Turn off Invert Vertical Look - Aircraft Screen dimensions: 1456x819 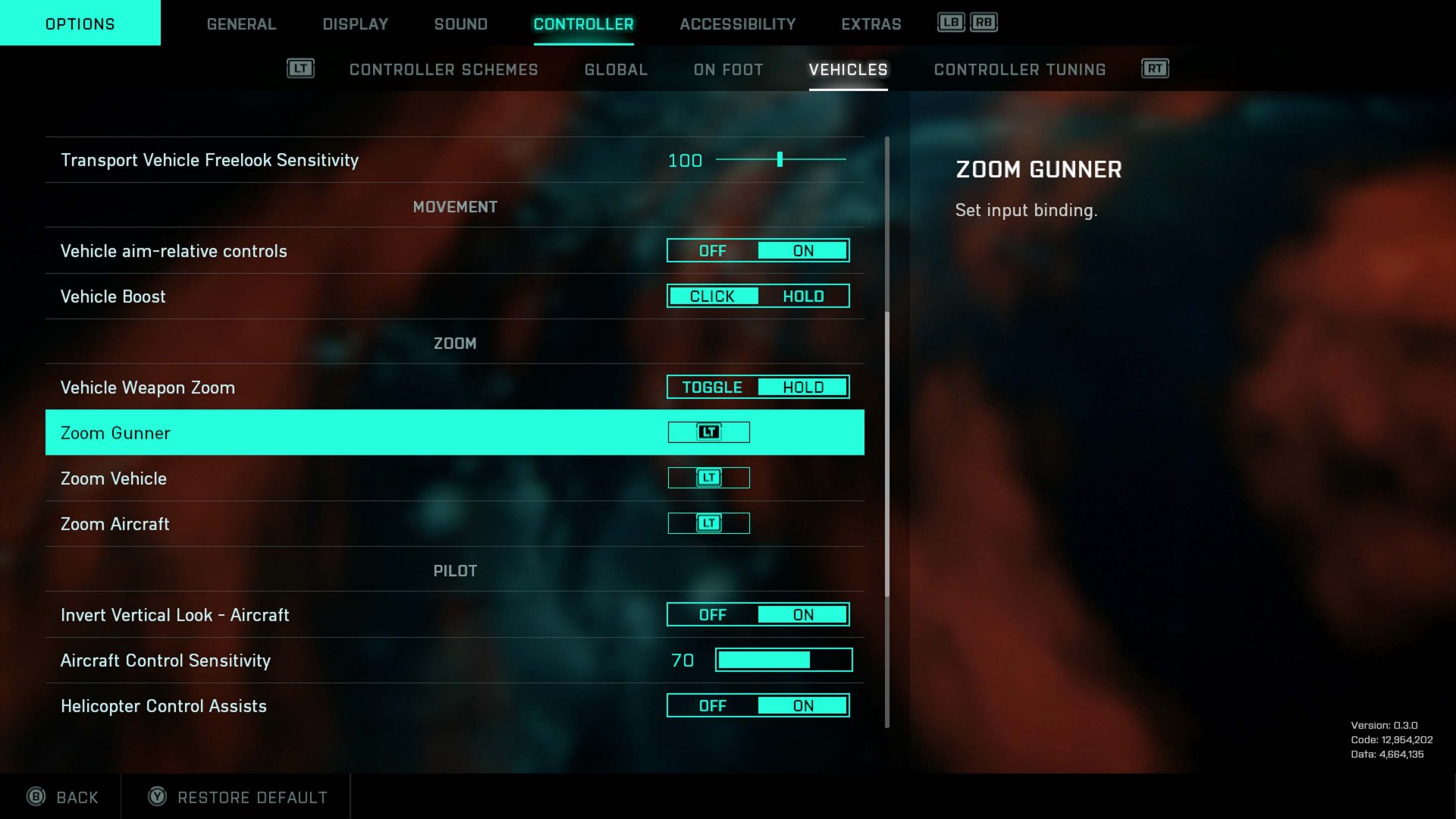pyautogui.click(x=713, y=615)
